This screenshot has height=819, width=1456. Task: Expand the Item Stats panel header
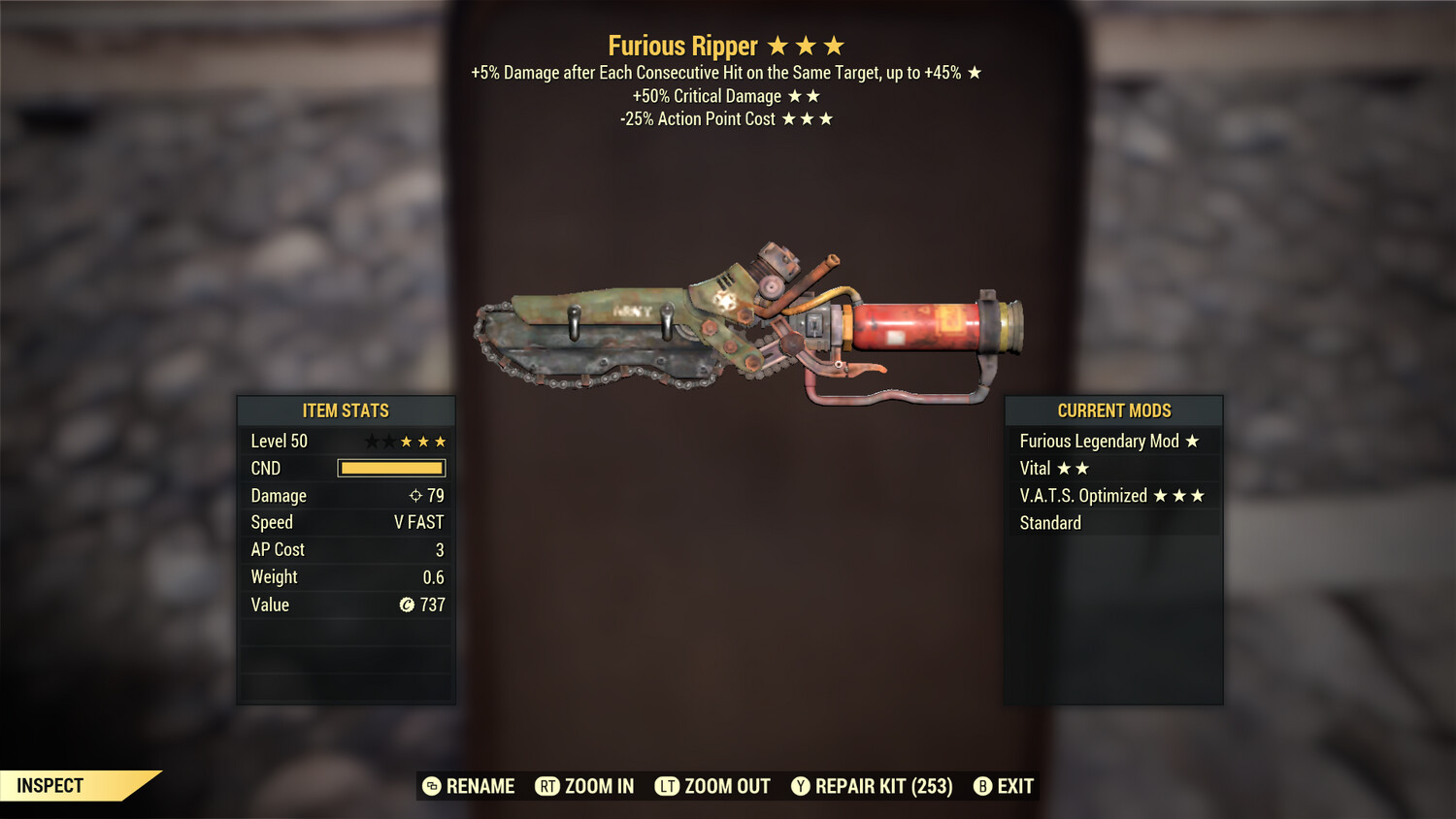(346, 410)
